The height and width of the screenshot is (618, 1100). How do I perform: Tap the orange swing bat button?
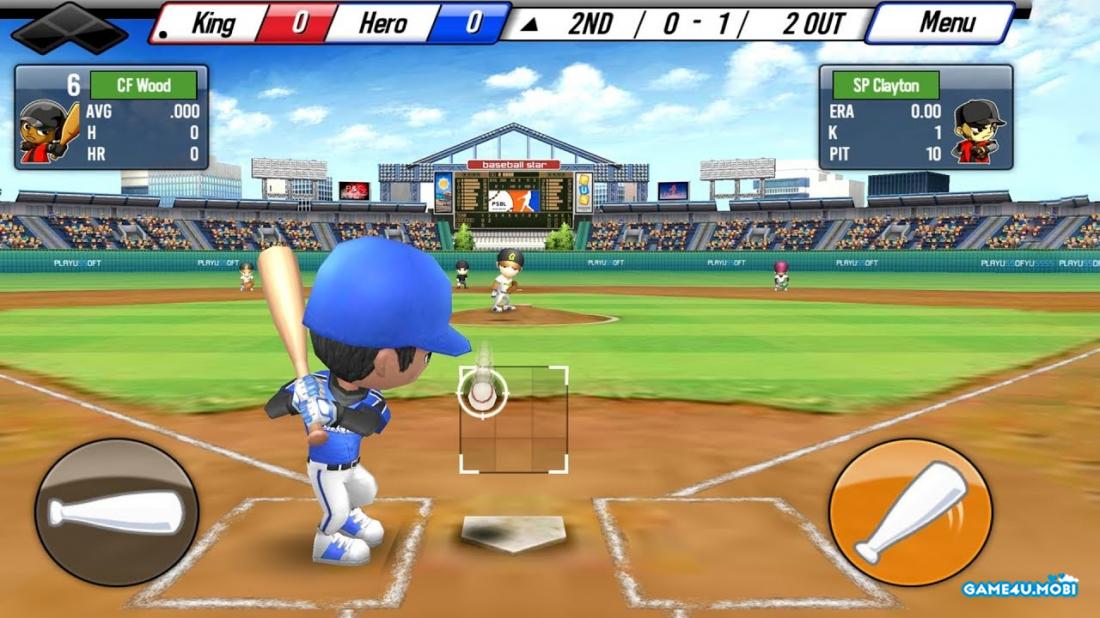click(x=910, y=512)
